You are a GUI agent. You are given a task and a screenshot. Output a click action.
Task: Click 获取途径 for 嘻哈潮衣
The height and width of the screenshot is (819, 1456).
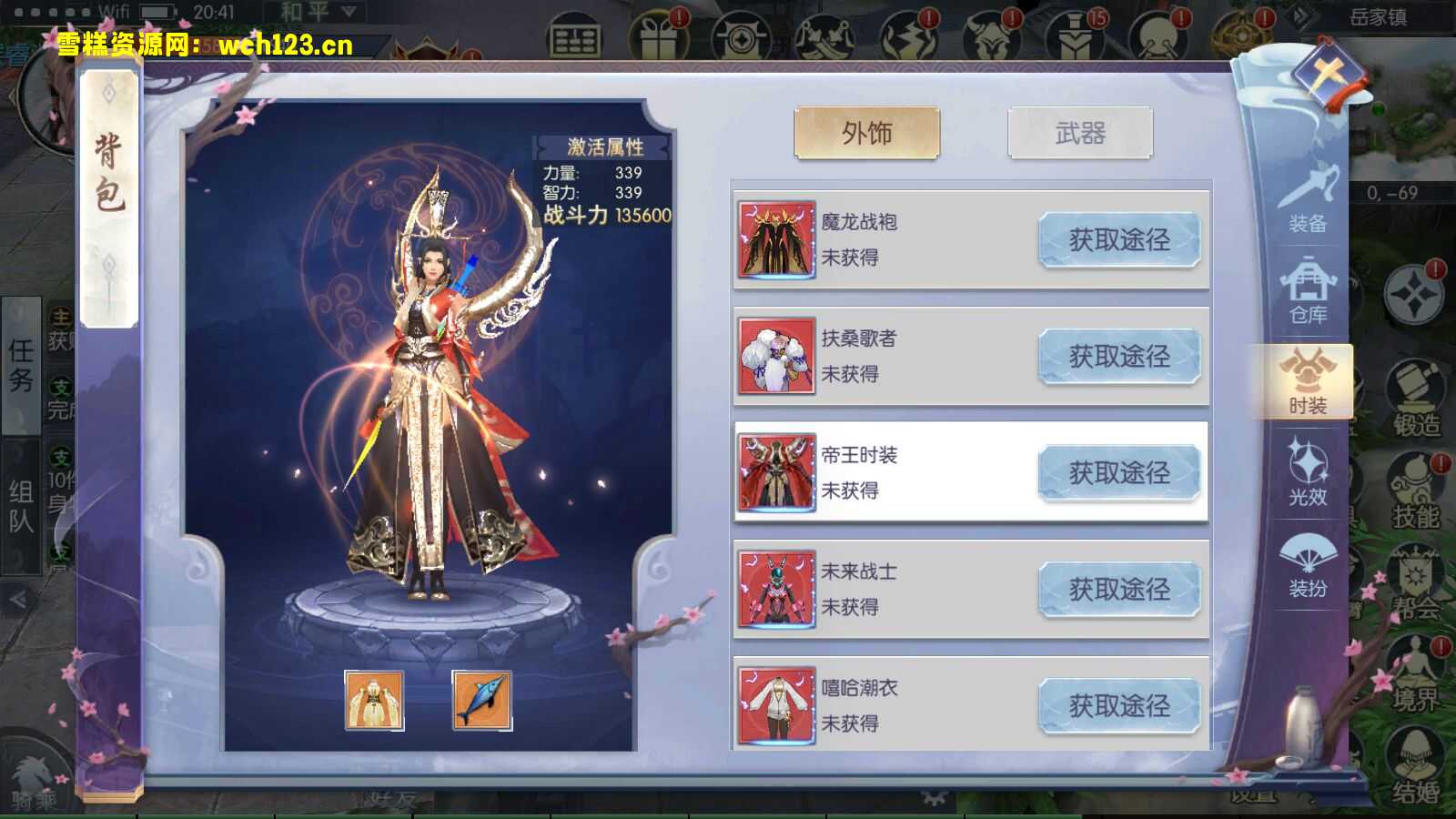pyautogui.click(x=1119, y=707)
